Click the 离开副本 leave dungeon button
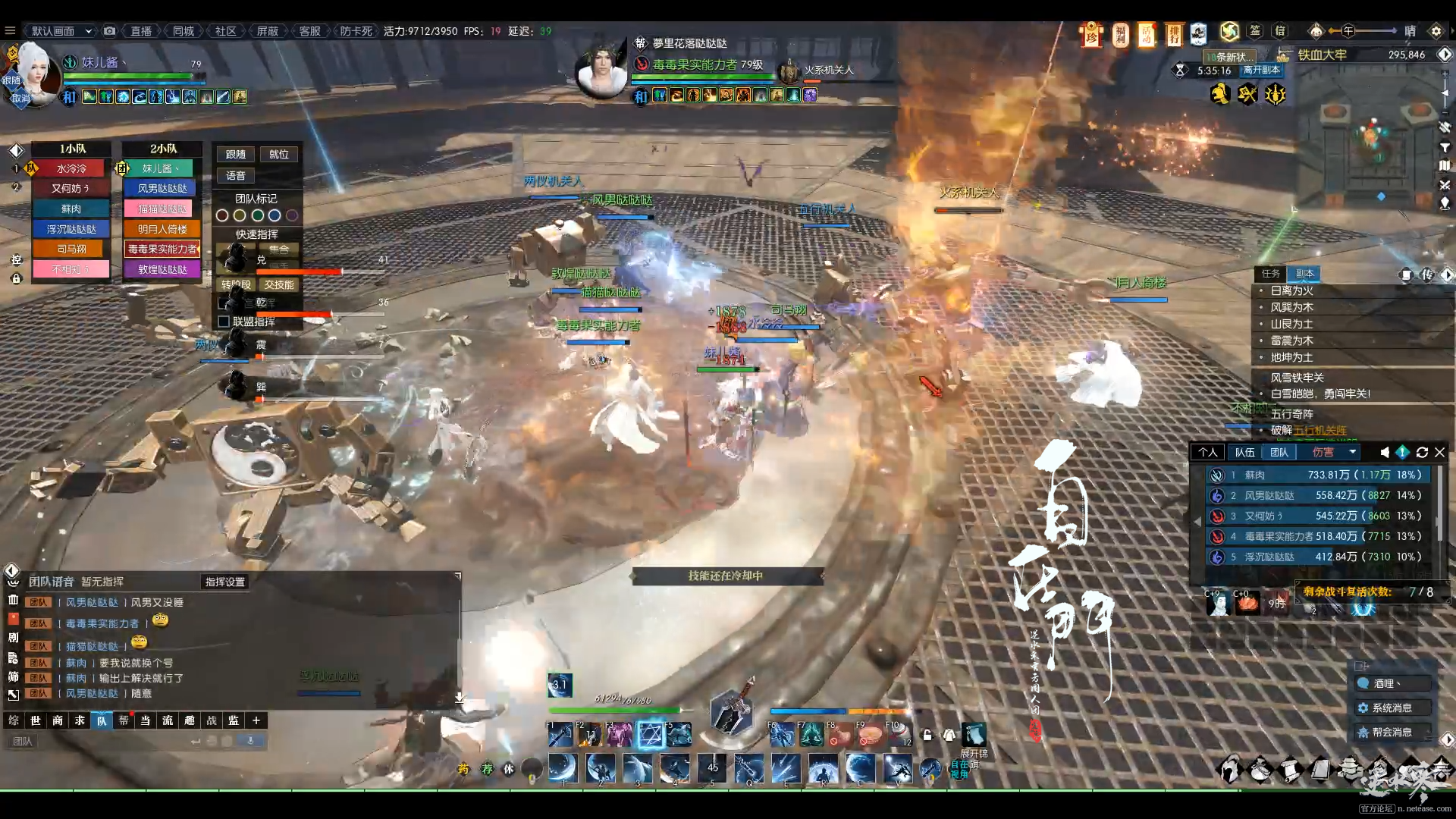The height and width of the screenshot is (819, 1456). 1261,70
